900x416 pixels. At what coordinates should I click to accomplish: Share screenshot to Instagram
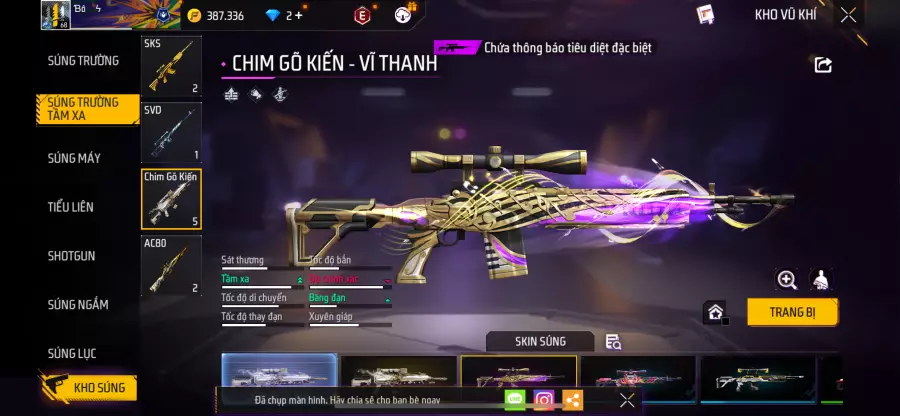[x=544, y=400]
